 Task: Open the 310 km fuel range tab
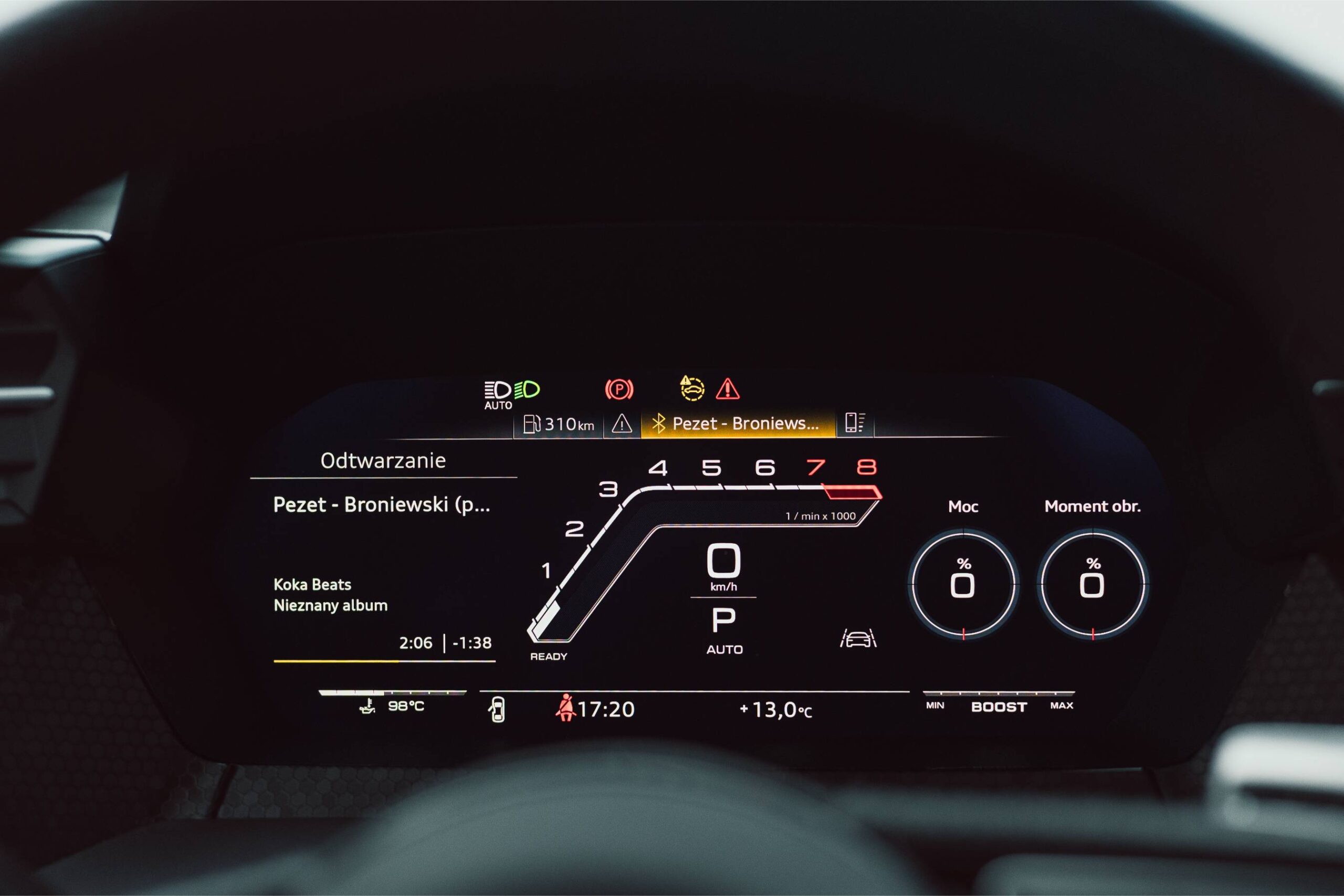click(558, 425)
